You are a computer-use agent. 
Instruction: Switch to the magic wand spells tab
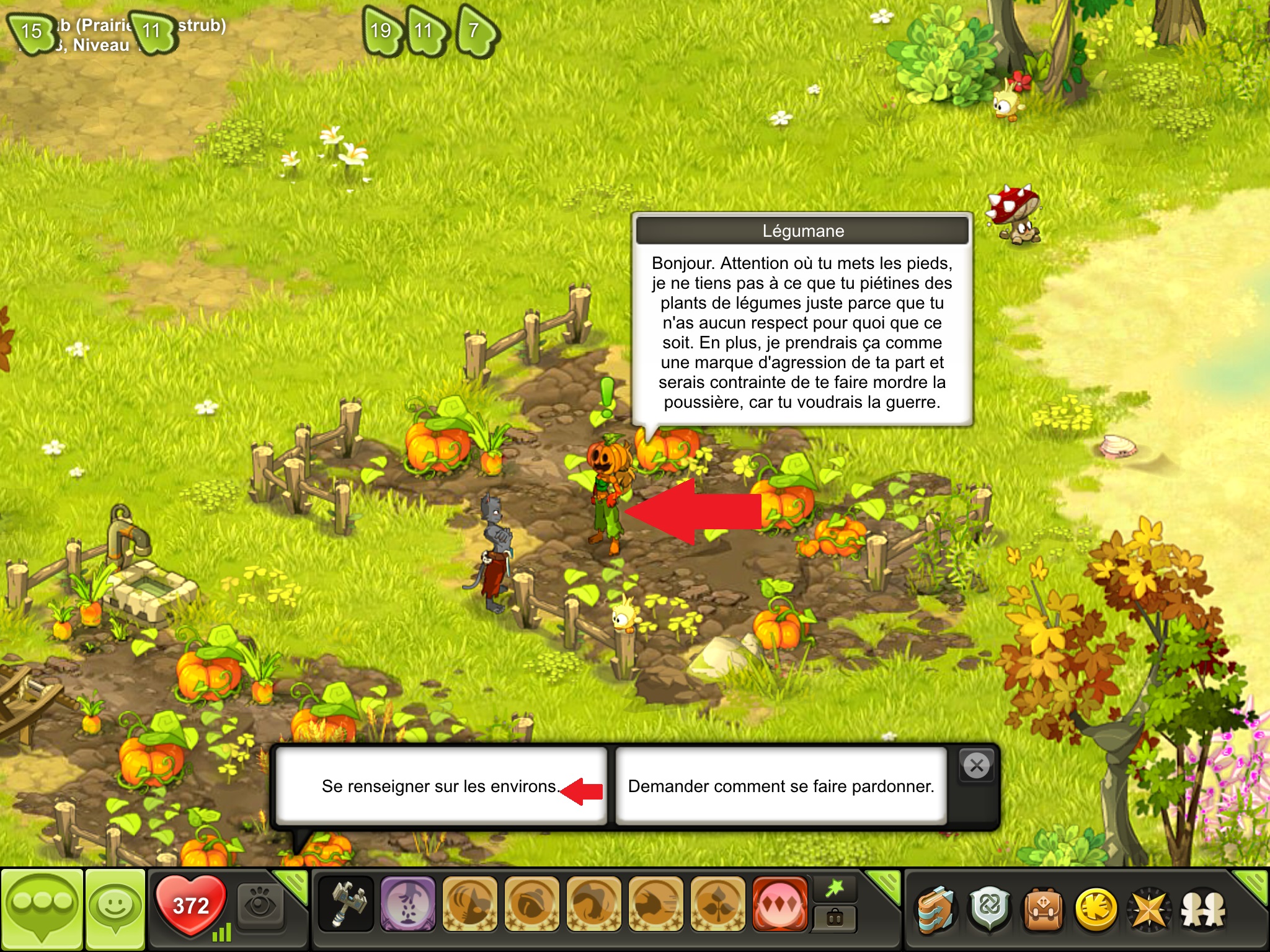[x=835, y=889]
